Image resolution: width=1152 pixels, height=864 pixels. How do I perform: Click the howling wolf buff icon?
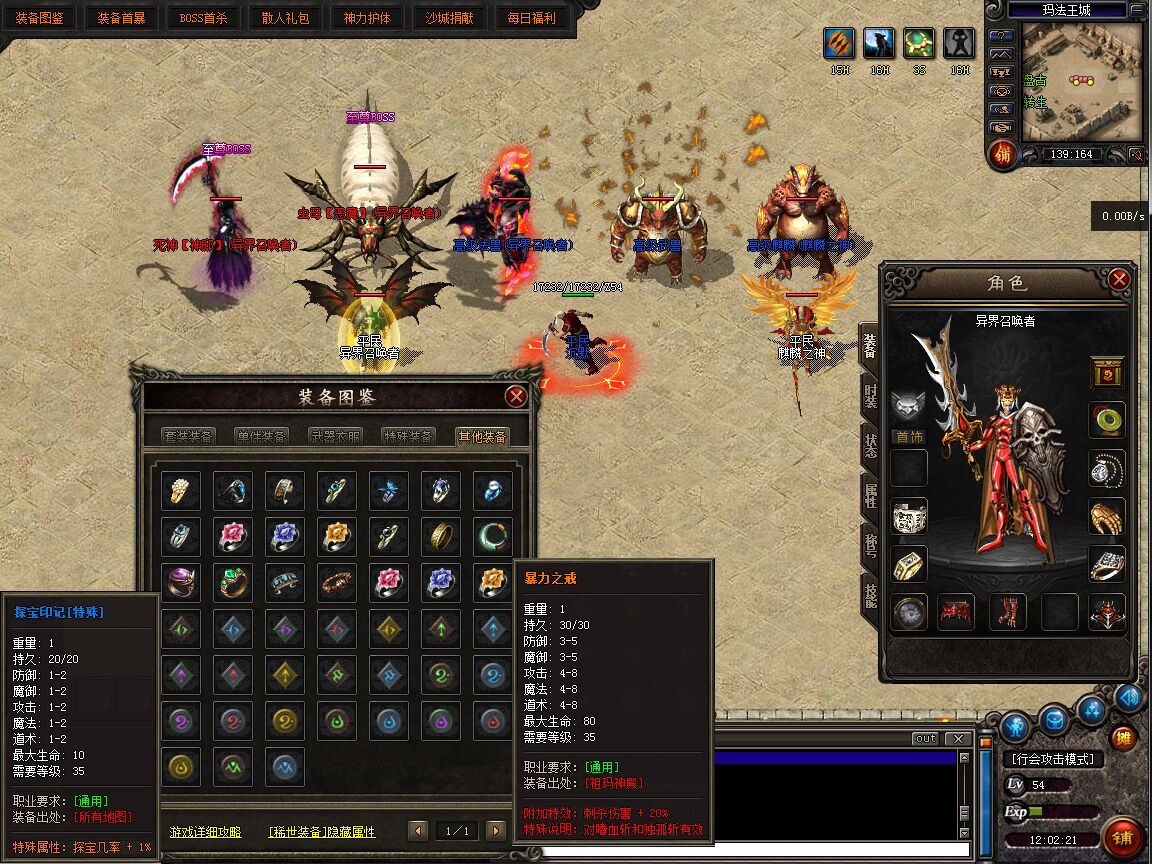click(x=879, y=44)
